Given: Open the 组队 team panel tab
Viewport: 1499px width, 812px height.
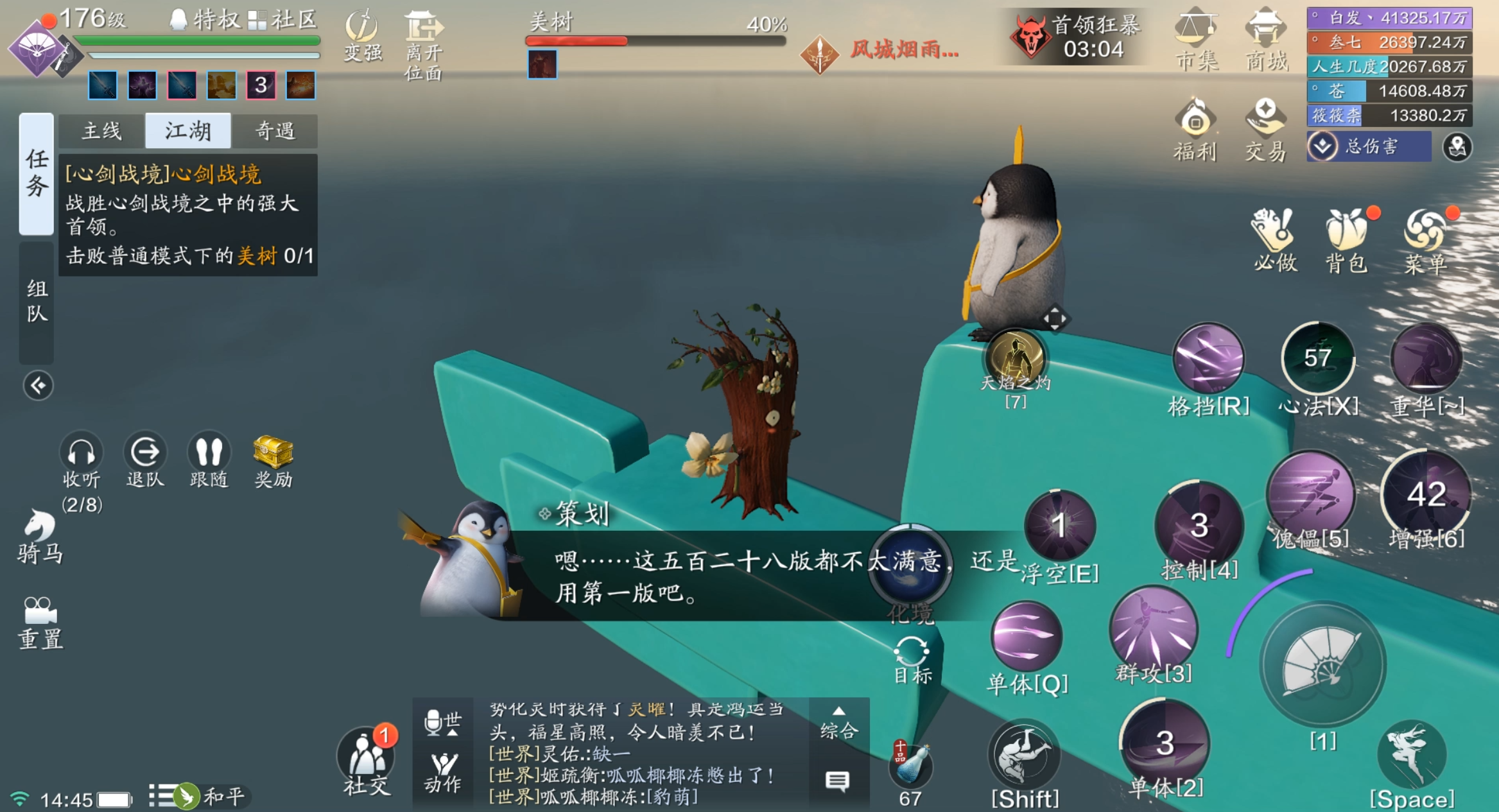Looking at the screenshot, I should click(x=37, y=300).
